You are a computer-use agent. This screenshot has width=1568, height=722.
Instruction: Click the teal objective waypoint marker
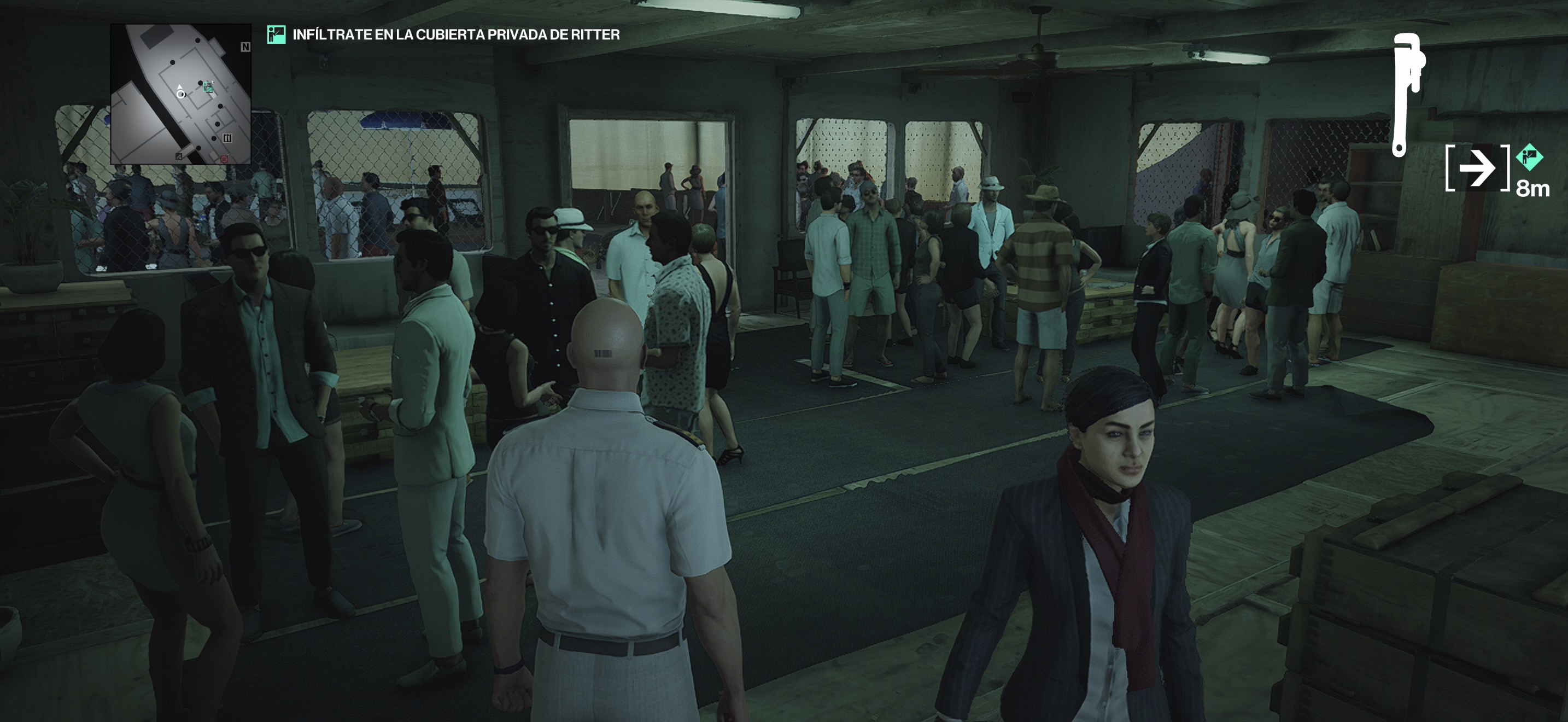point(1529,158)
